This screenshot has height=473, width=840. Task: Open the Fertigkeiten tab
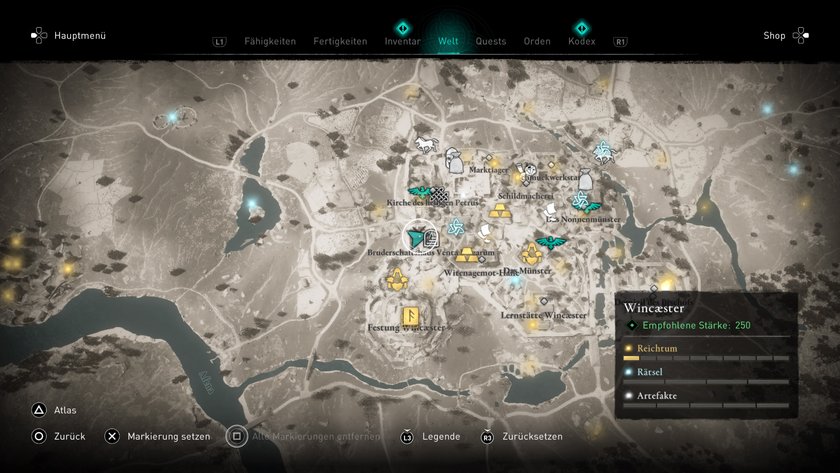point(340,42)
